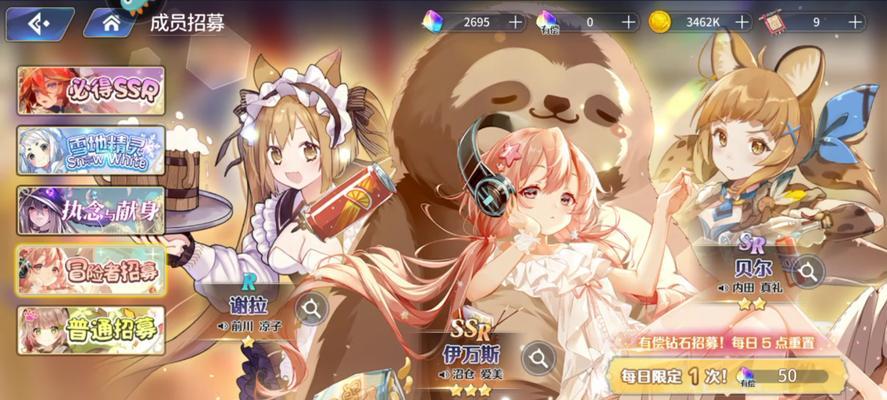The image size is (887, 400).
Task: Add more rainbow diamonds with plus
Action: (515, 21)
